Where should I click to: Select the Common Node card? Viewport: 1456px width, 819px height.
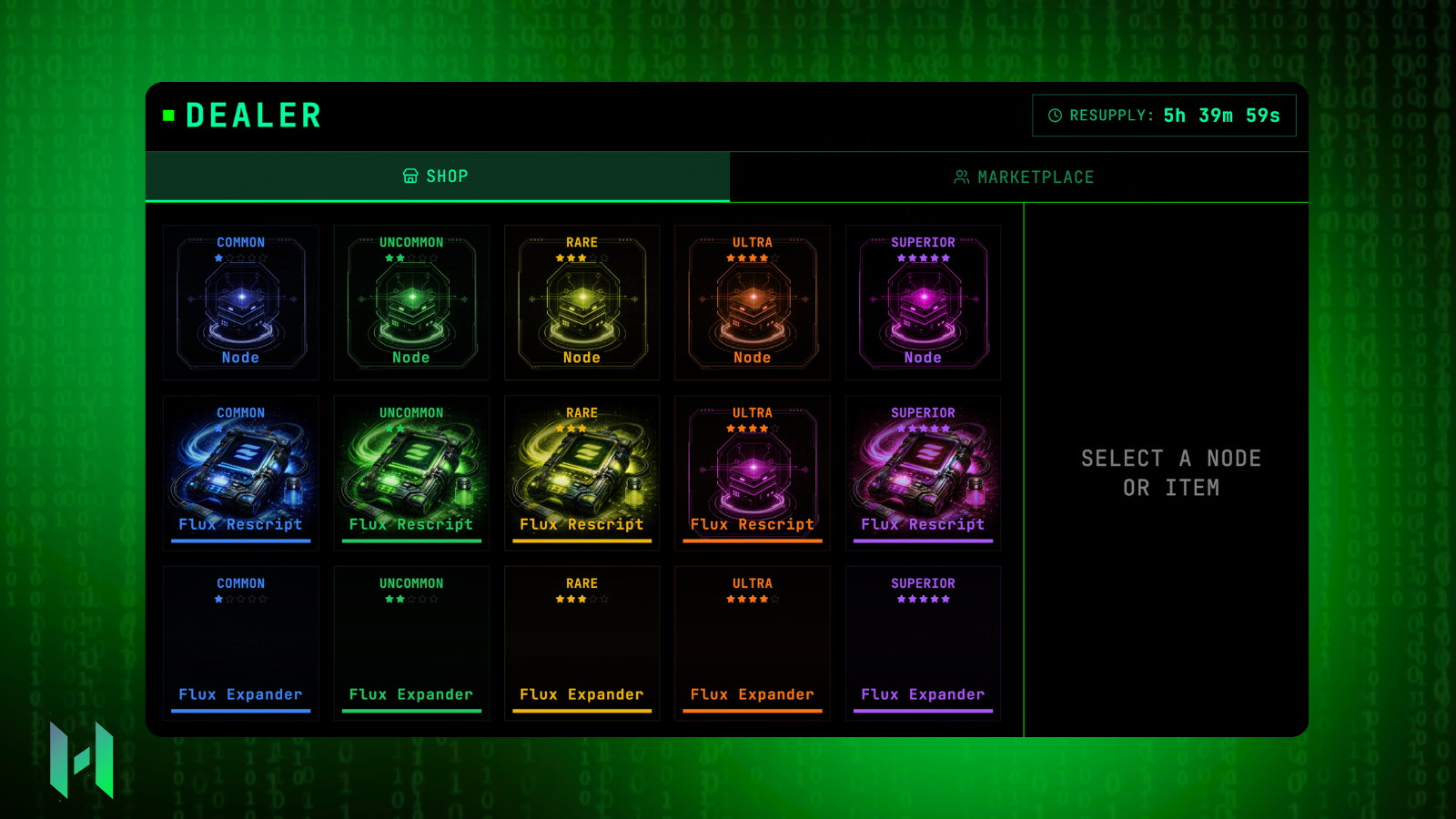click(241, 302)
